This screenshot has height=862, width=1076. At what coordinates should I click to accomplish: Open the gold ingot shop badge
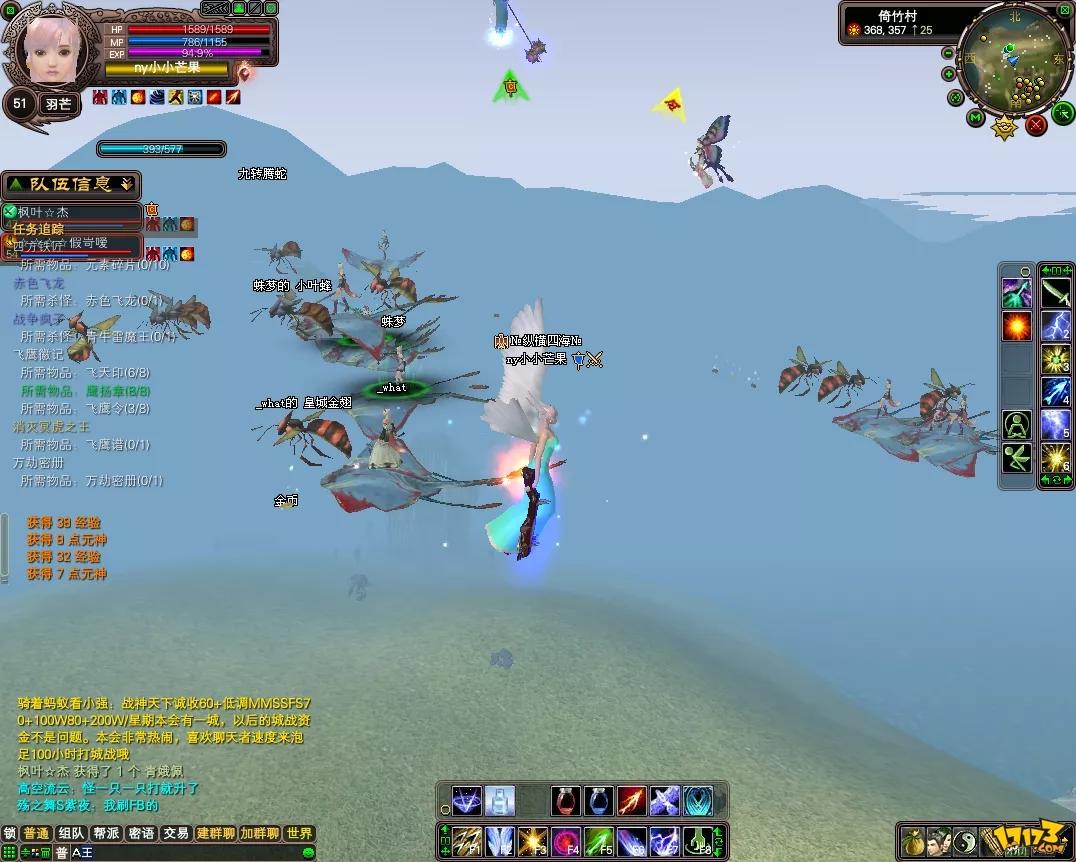point(1003,128)
